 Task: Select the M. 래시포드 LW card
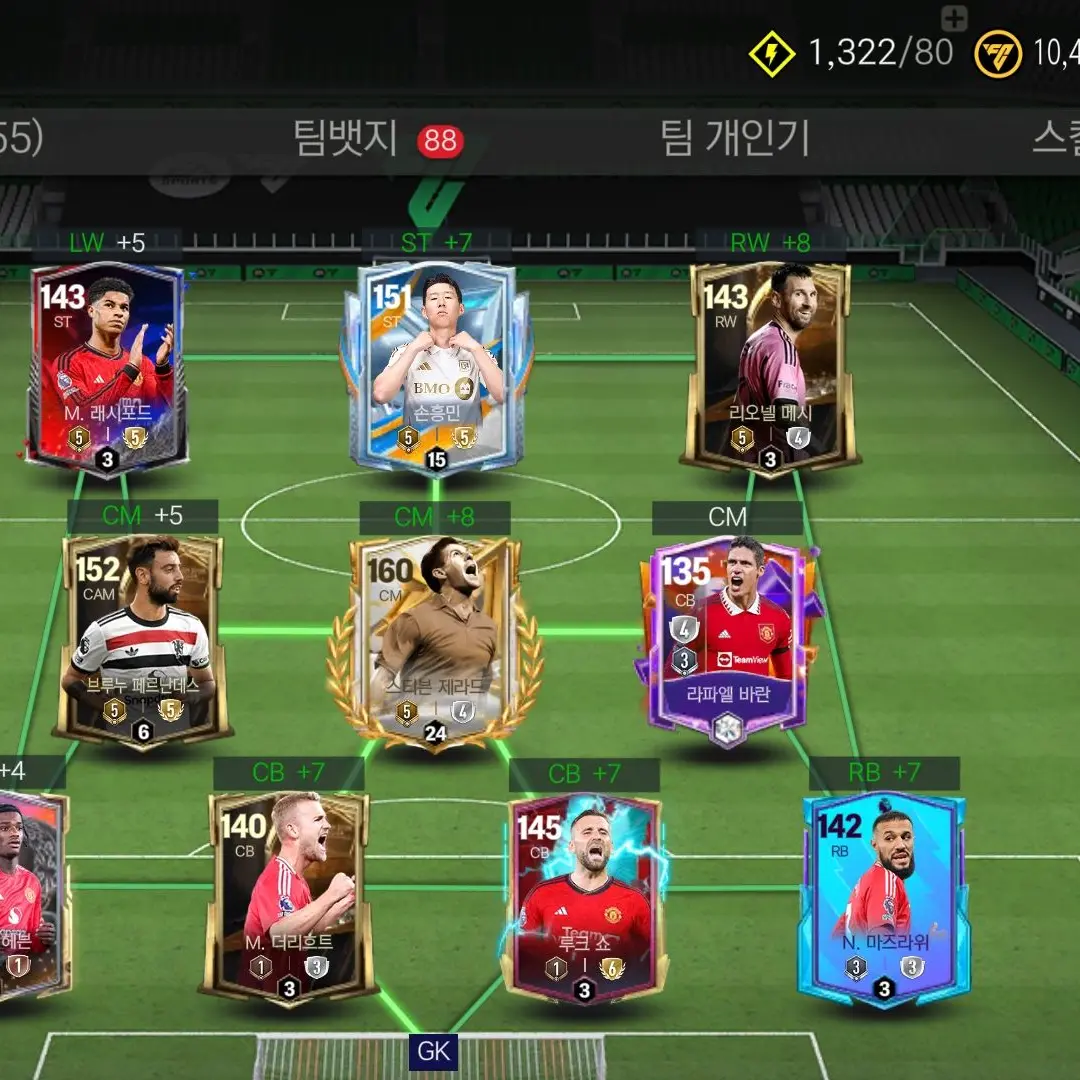tap(108, 367)
